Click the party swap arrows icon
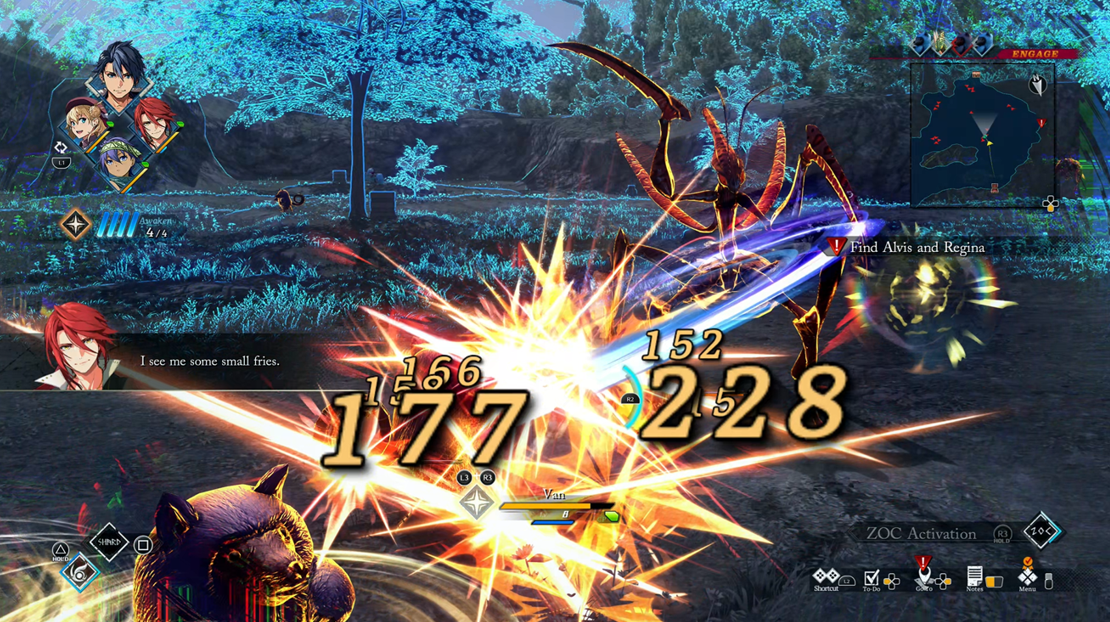 point(61,148)
